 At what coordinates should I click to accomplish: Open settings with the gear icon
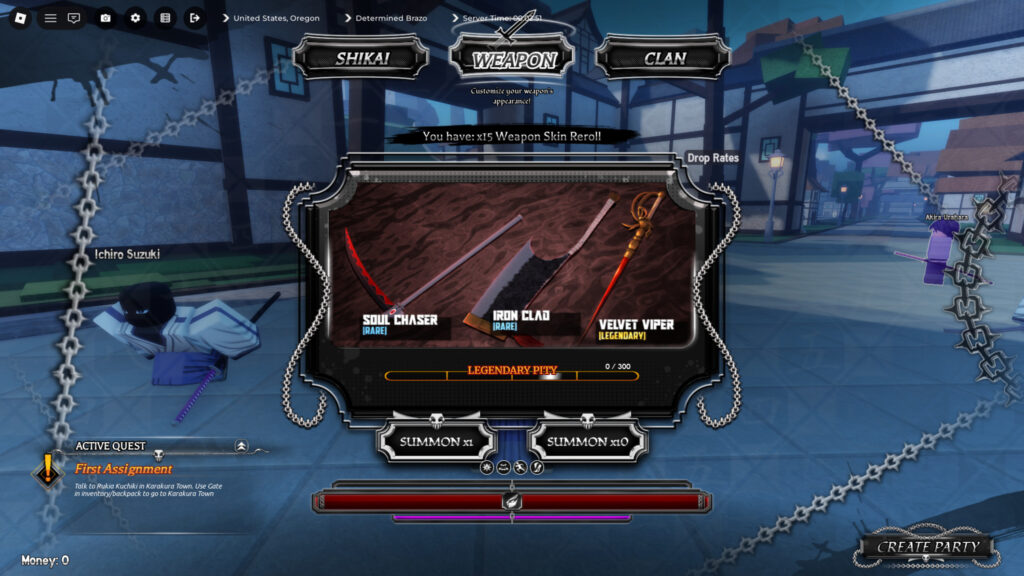click(135, 18)
